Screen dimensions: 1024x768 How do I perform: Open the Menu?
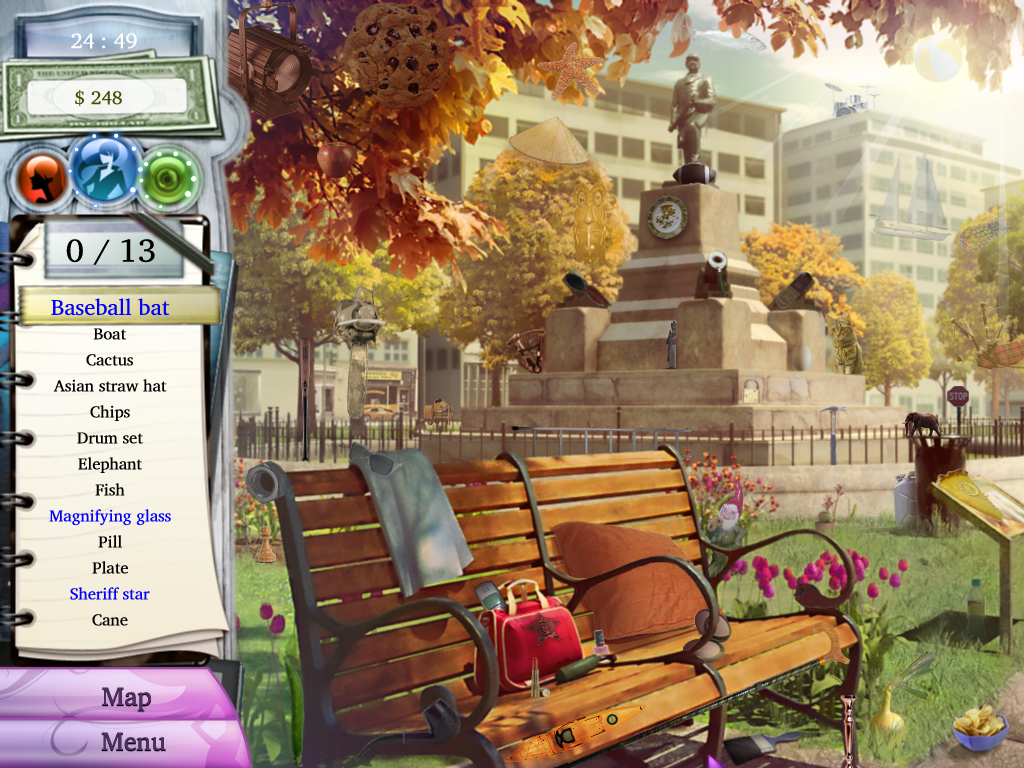click(x=132, y=742)
